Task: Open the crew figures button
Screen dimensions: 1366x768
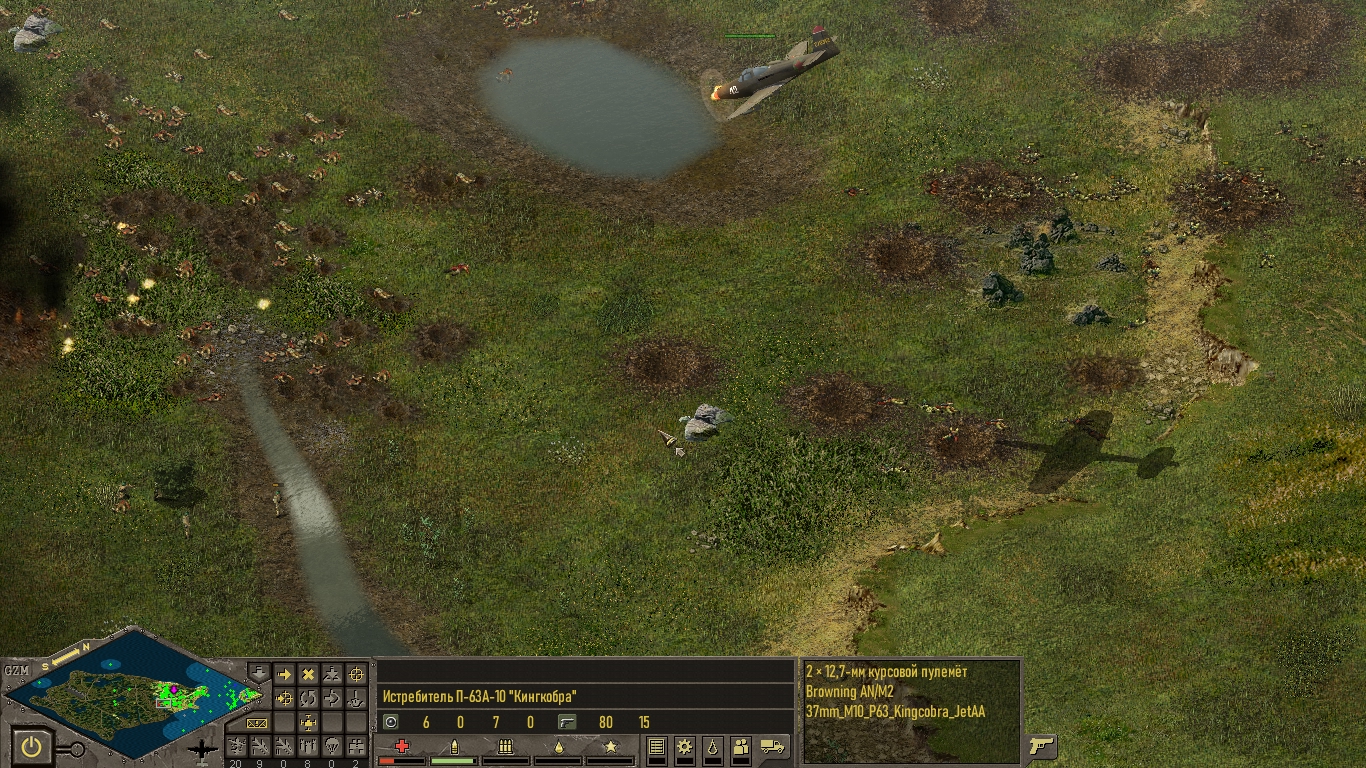Action: pos(741,746)
